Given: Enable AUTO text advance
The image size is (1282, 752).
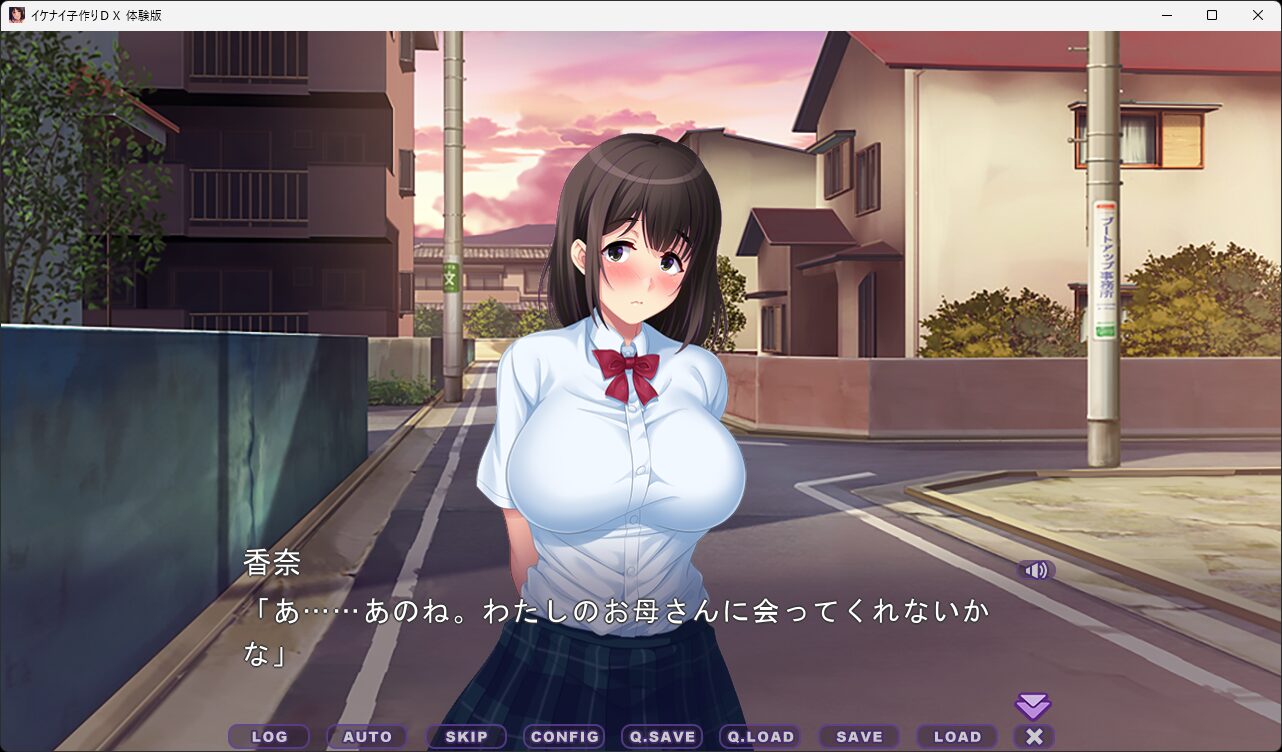Looking at the screenshot, I should (x=367, y=737).
